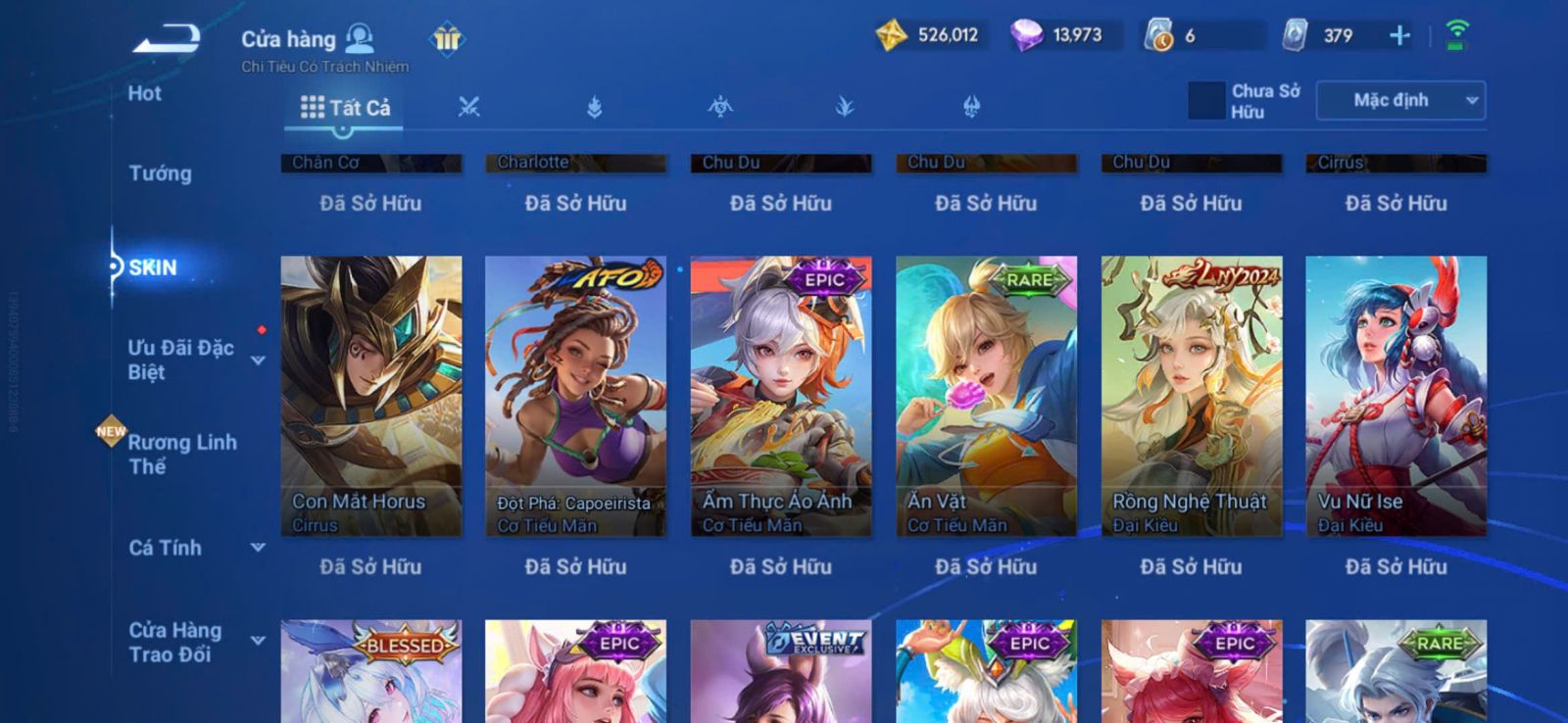Screen dimensions: 1568x723
Task: View the Ẩm Thực Ảo Ảnh skin
Action: click(781, 396)
